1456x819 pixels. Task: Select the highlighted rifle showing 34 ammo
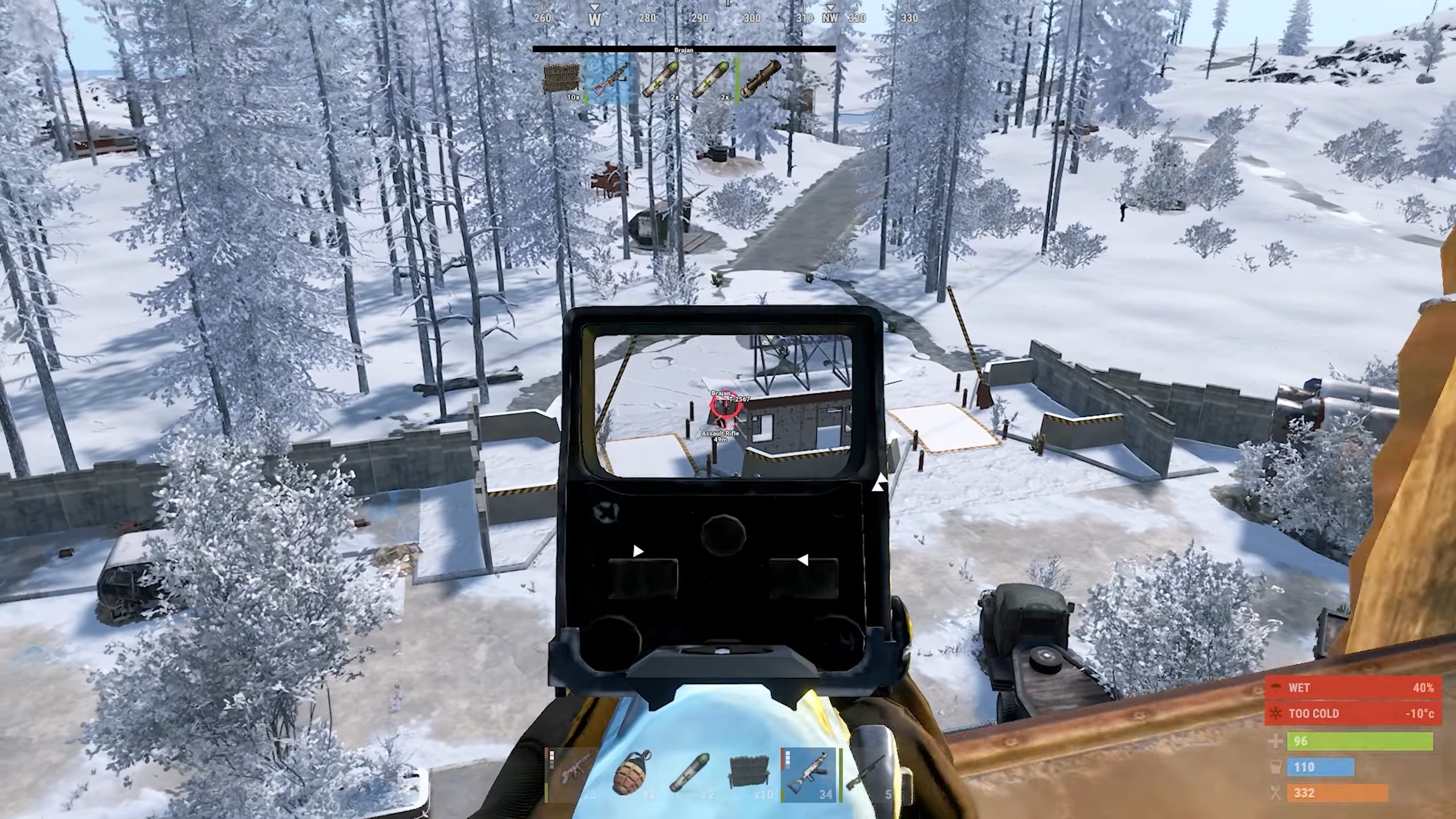(x=809, y=775)
